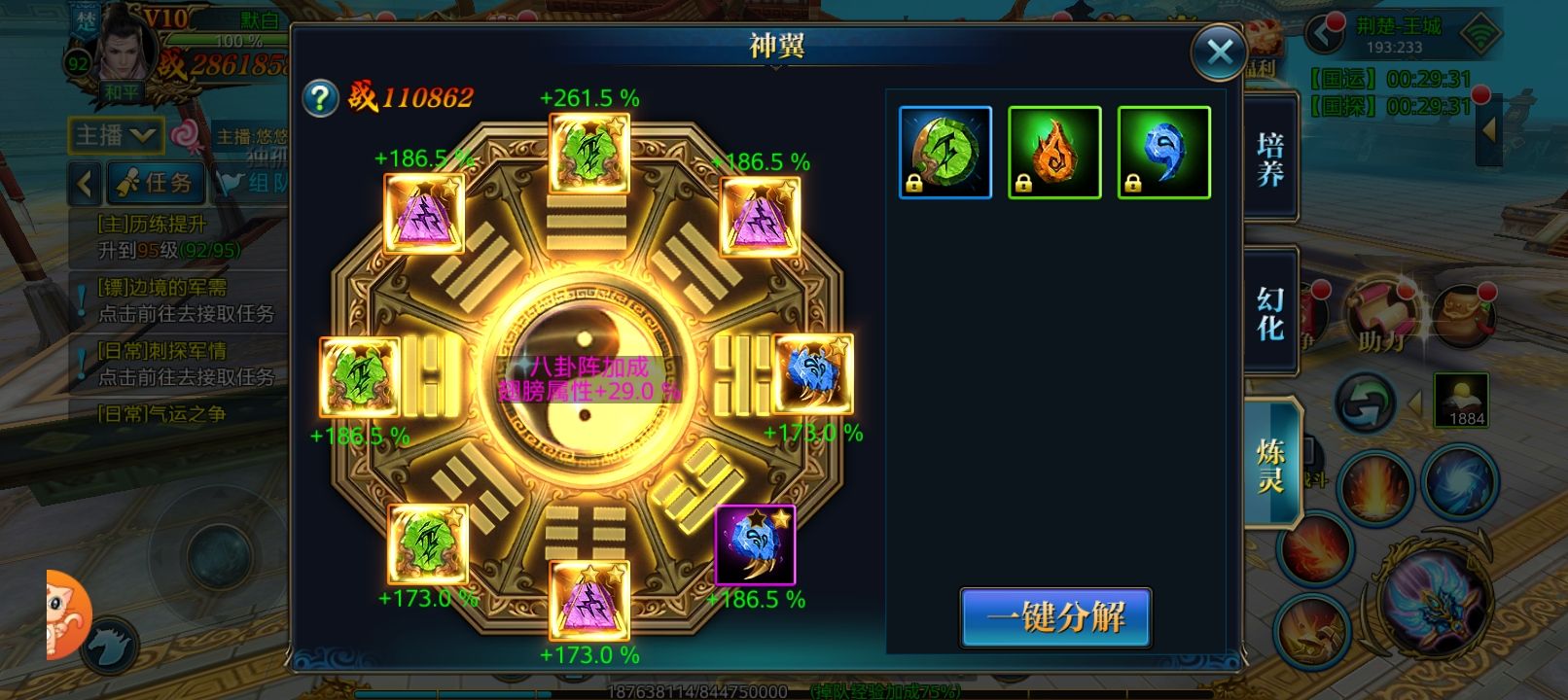
Task: Switch to the 任务 quest tab
Action: [158, 182]
